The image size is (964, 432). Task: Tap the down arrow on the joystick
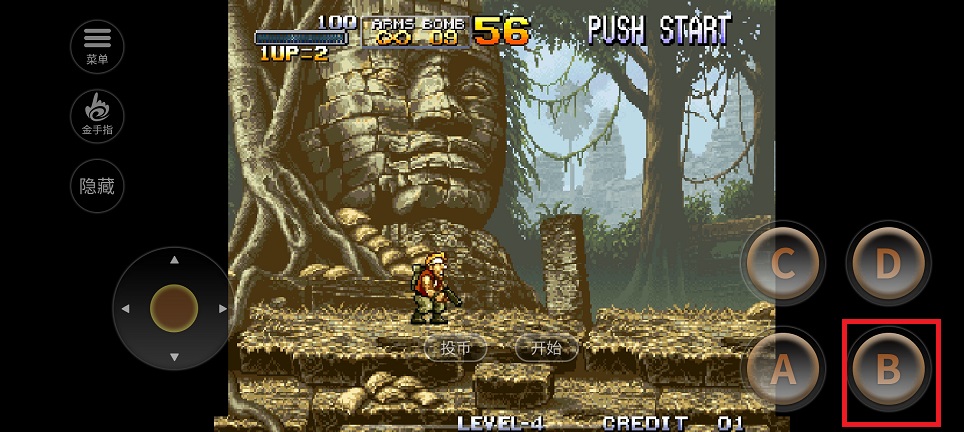pos(175,357)
